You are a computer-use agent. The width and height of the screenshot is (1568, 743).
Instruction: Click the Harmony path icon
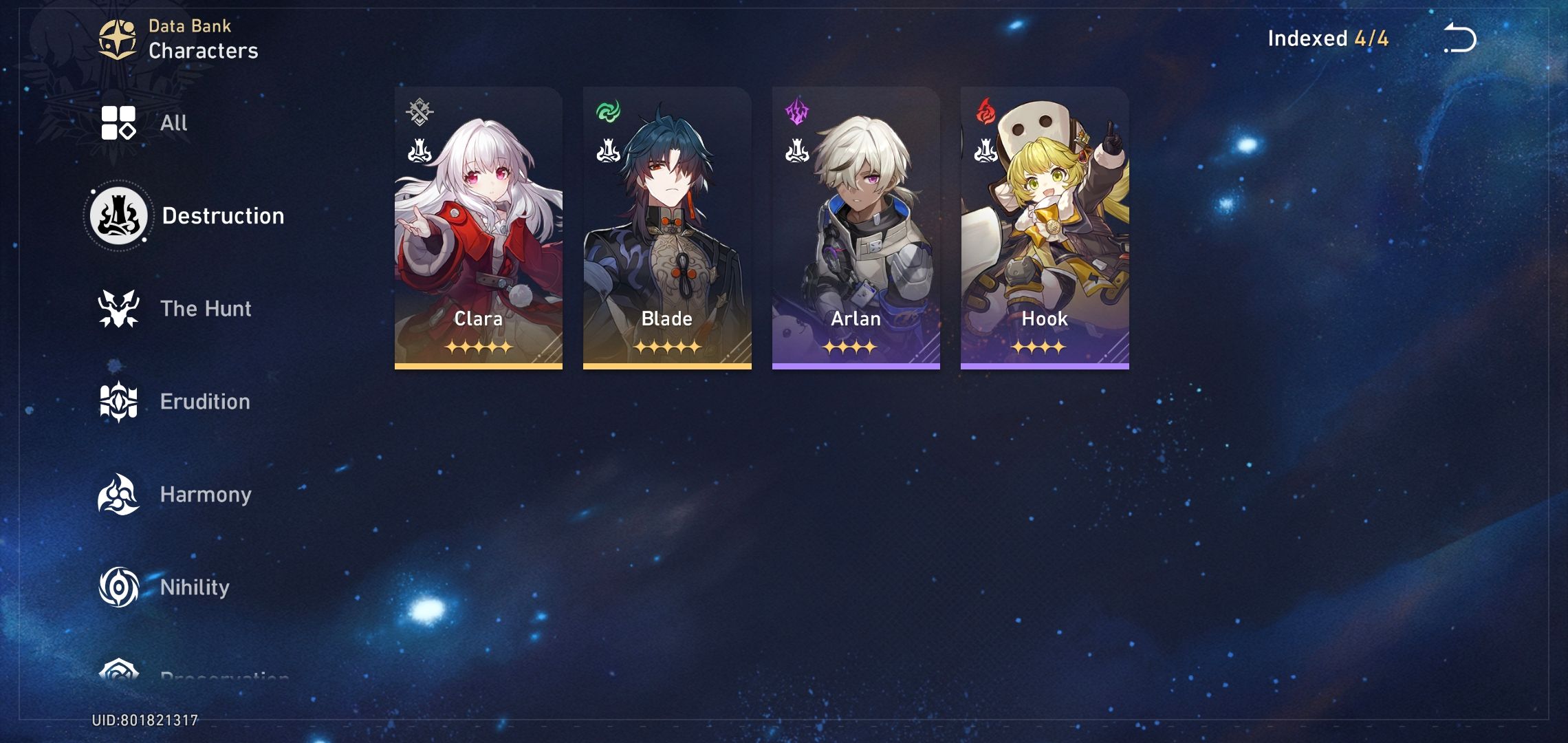pyautogui.click(x=118, y=494)
